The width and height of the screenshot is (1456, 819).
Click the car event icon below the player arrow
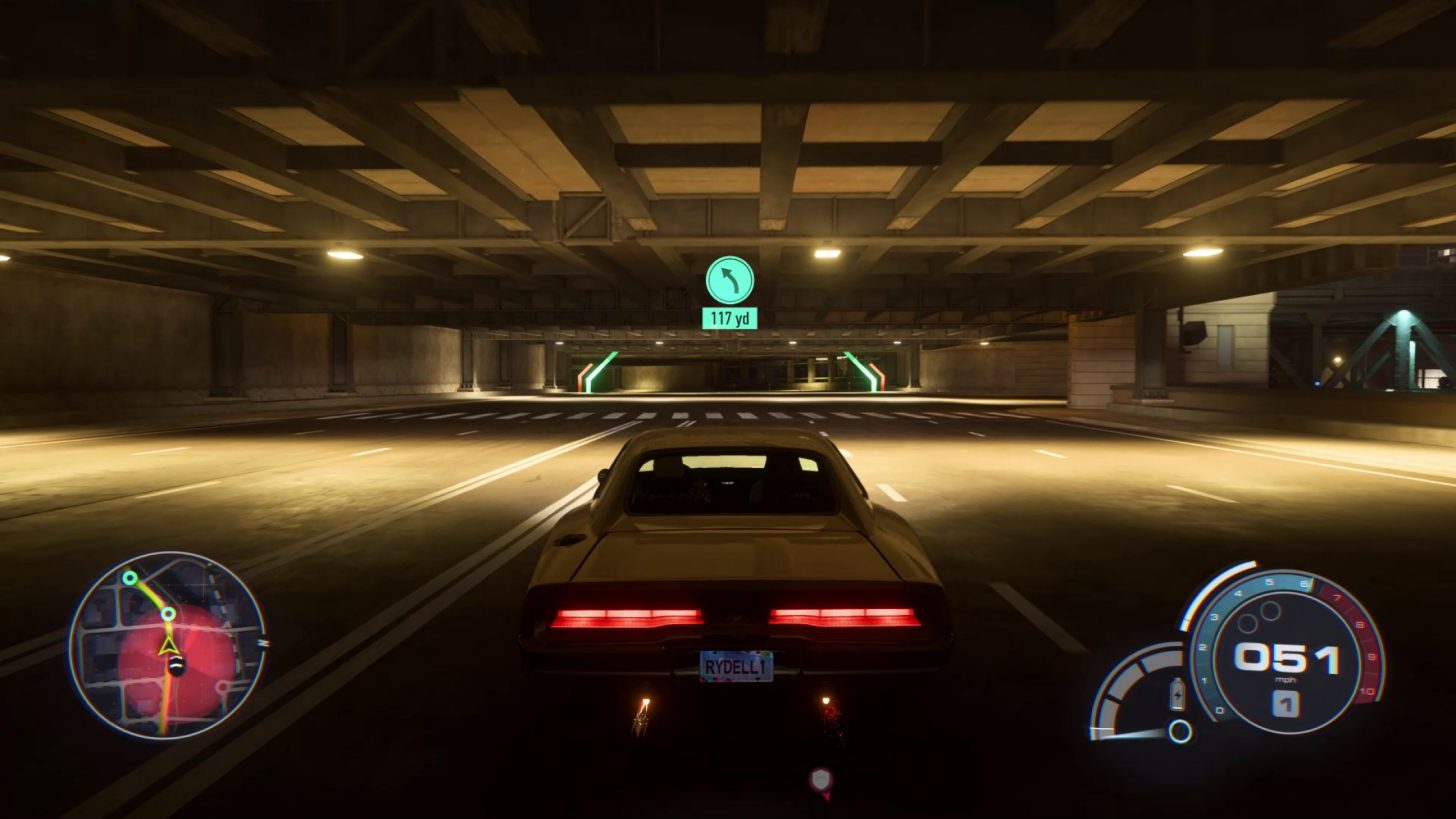tap(178, 668)
